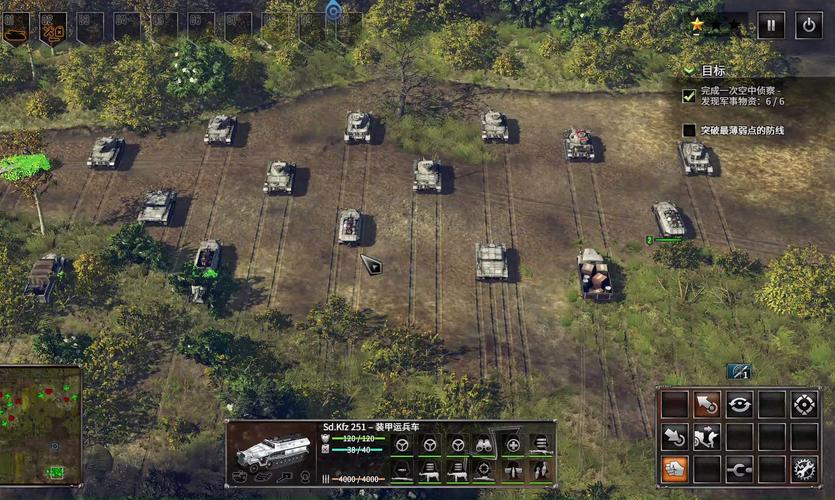The width and height of the screenshot is (835, 500).
Task: Activate the rotate arrows command
Action: coord(740,404)
